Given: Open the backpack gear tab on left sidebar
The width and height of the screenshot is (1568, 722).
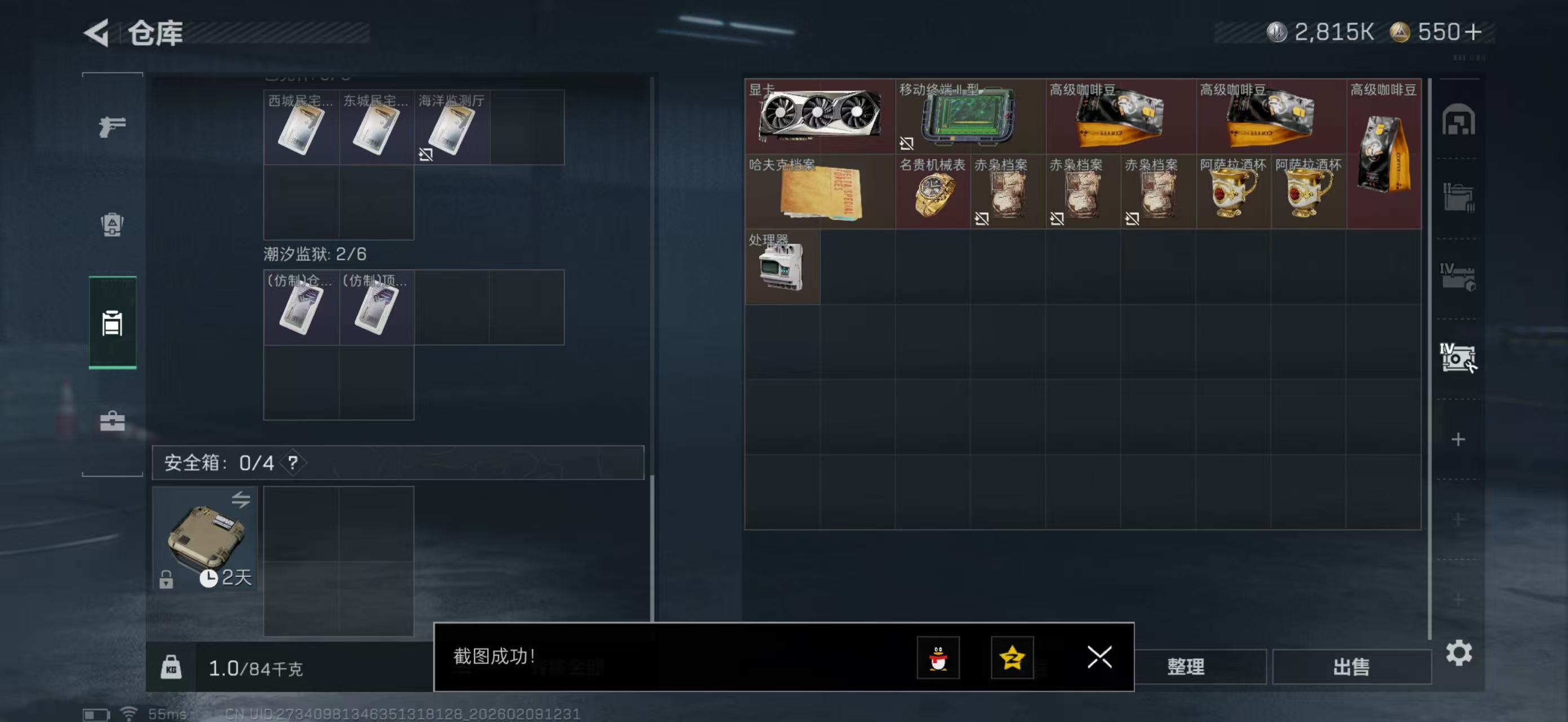Looking at the screenshot, I should [112, 226].
